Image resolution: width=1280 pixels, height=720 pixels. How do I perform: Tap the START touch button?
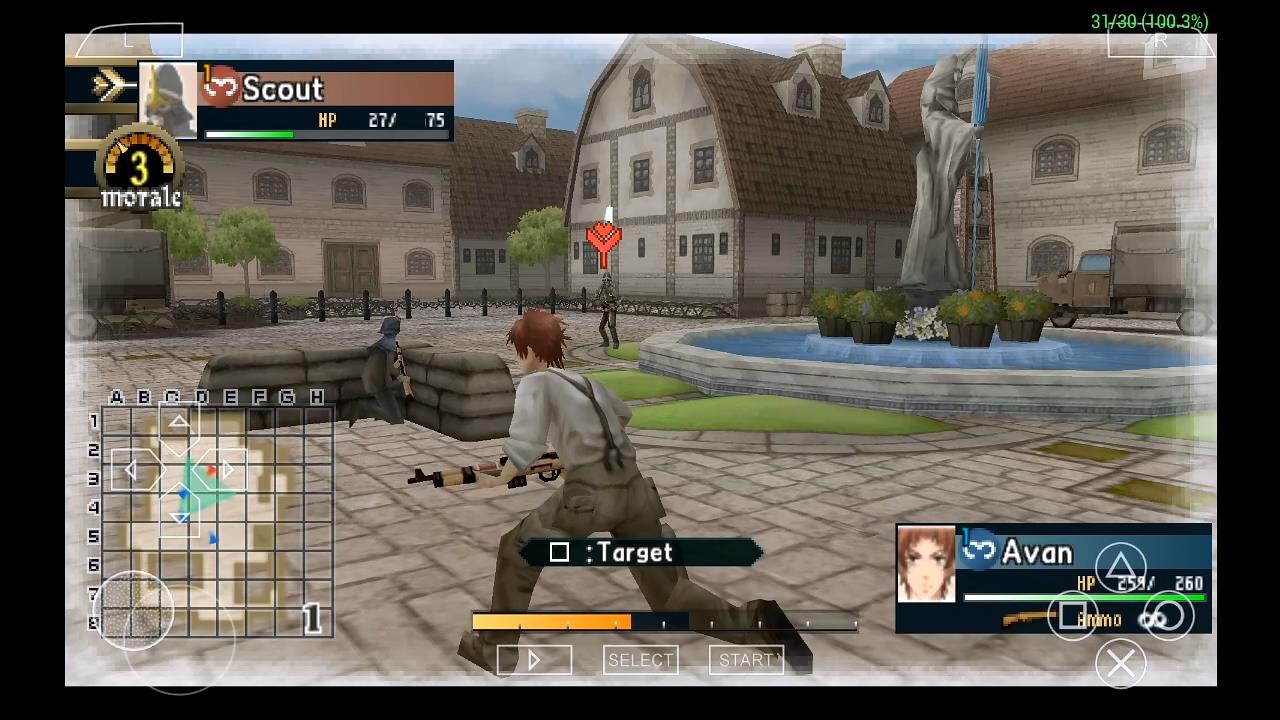(745, 660)
